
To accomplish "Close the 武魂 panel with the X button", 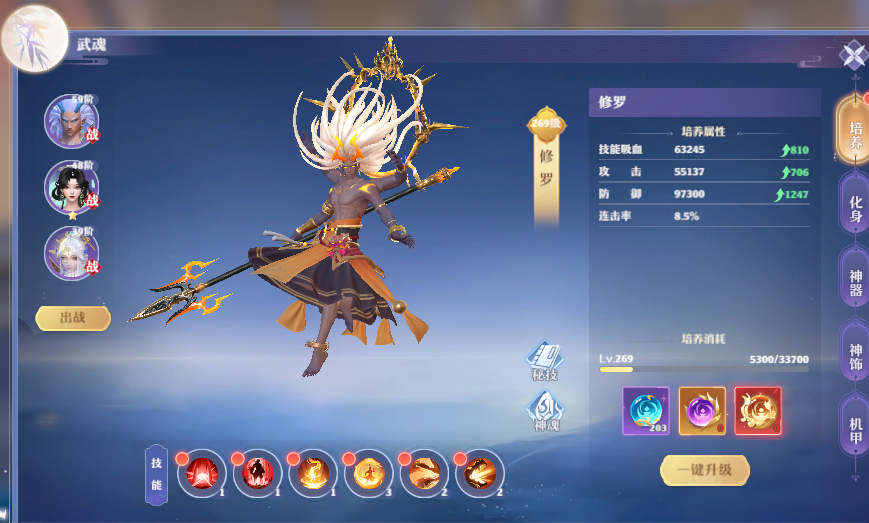I will click(x=852, y=54).
